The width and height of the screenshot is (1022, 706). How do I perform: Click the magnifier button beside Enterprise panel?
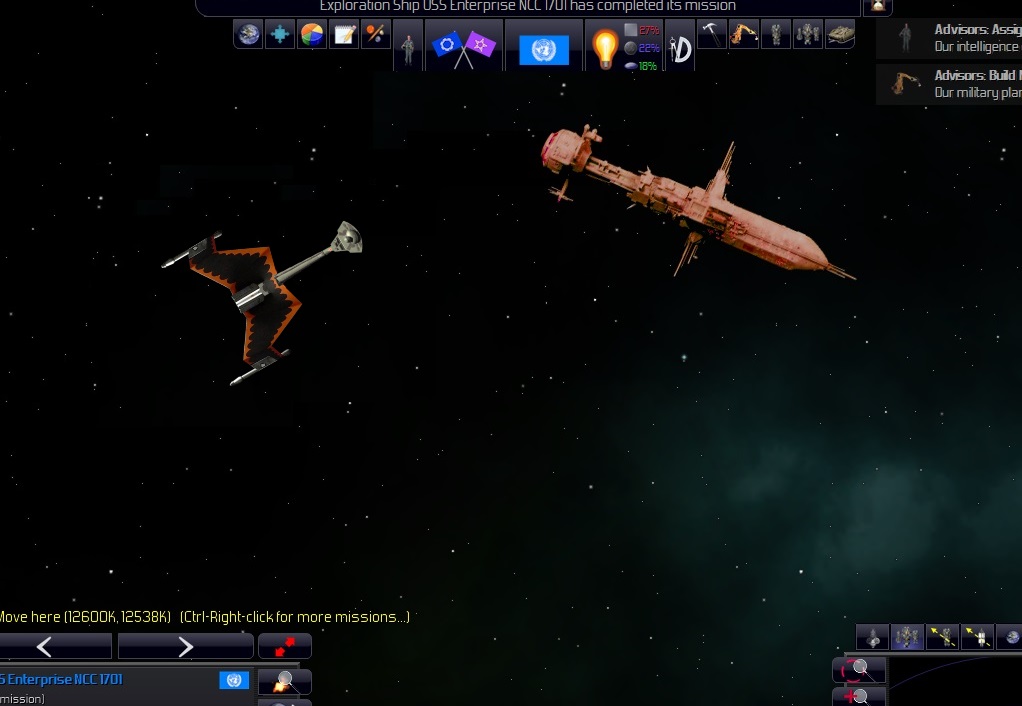point(285,682)
